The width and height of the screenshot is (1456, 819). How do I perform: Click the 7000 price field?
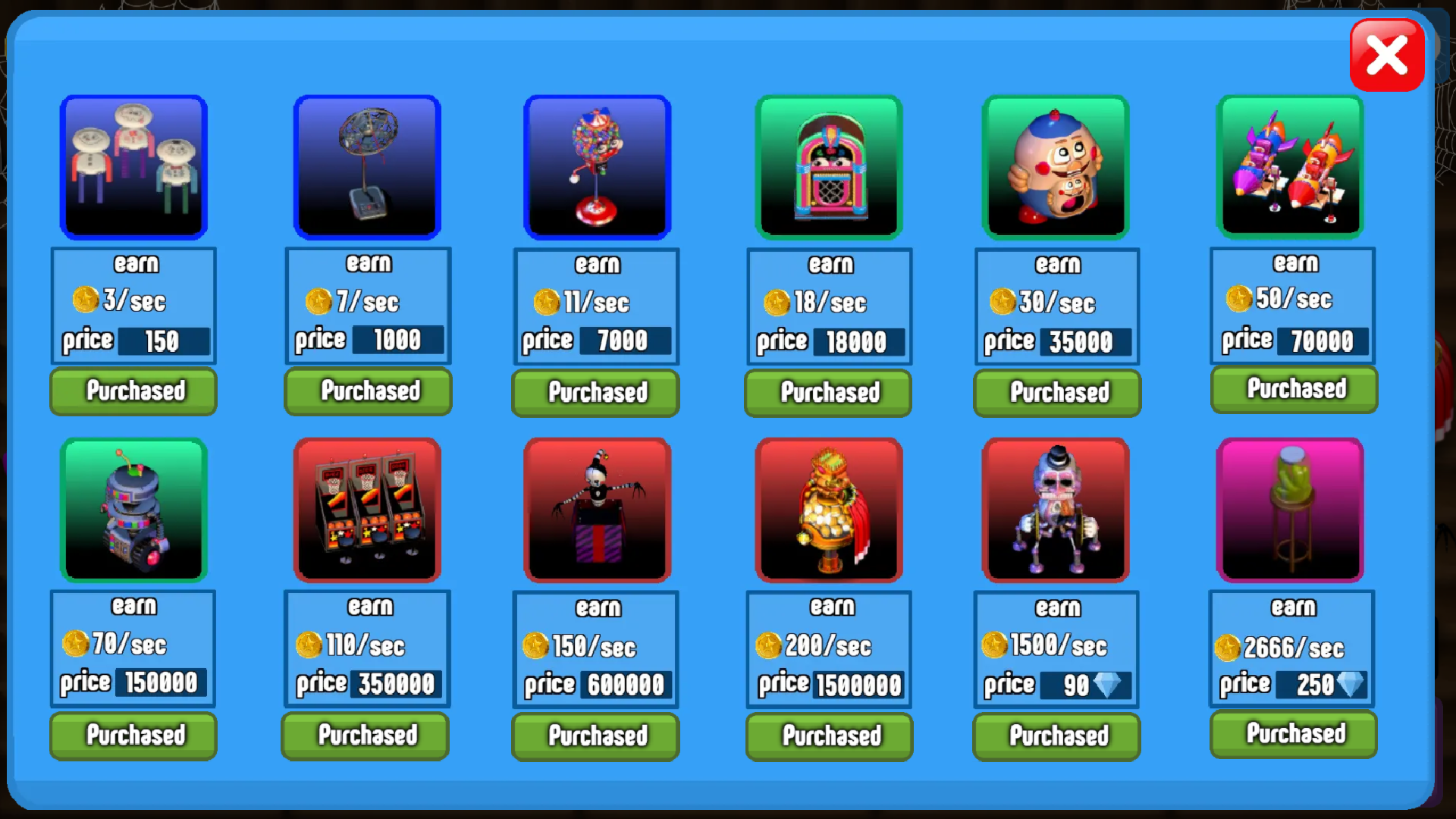(x=626, y=340)
